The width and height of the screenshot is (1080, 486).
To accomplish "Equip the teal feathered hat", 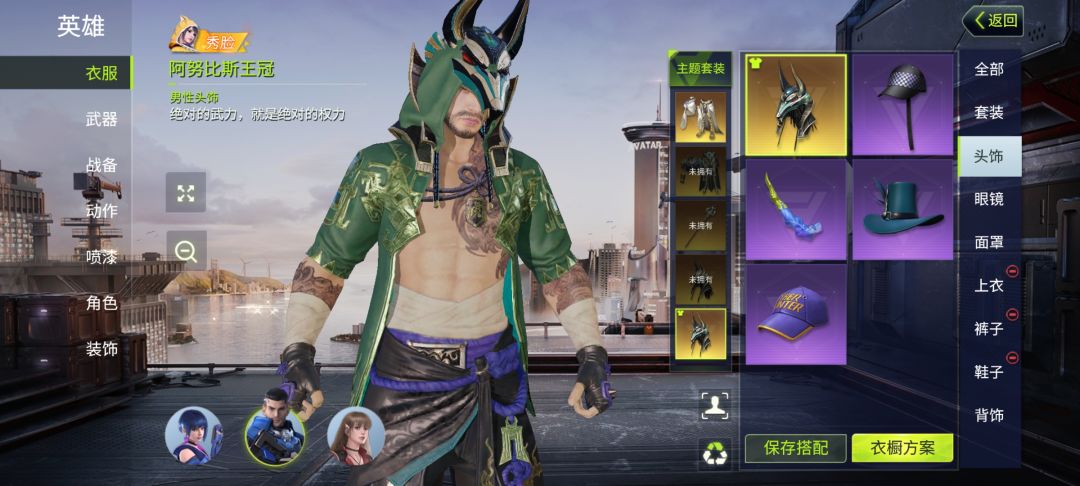I will point(902,209).
